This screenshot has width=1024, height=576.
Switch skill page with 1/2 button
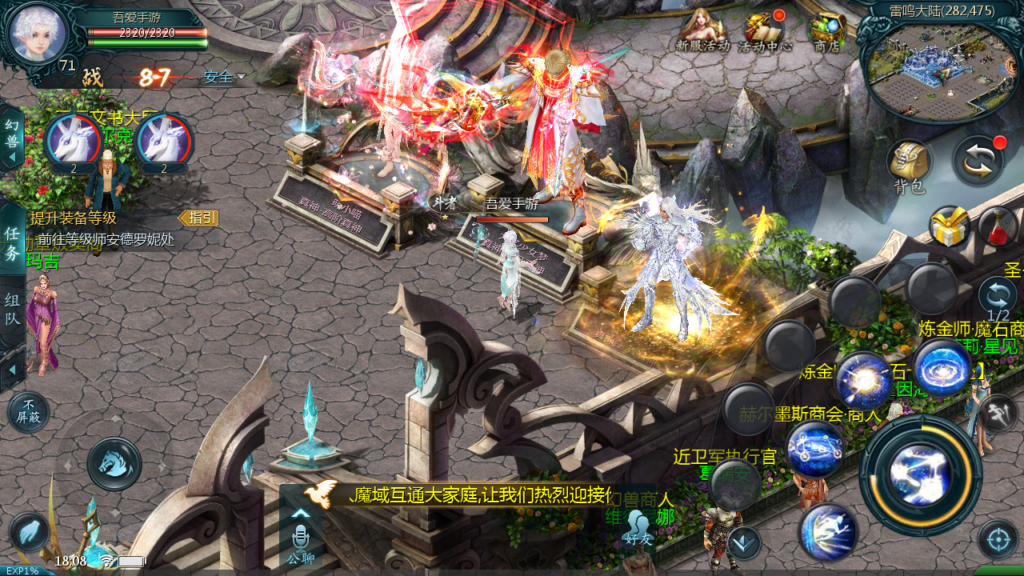coord(997,297)
